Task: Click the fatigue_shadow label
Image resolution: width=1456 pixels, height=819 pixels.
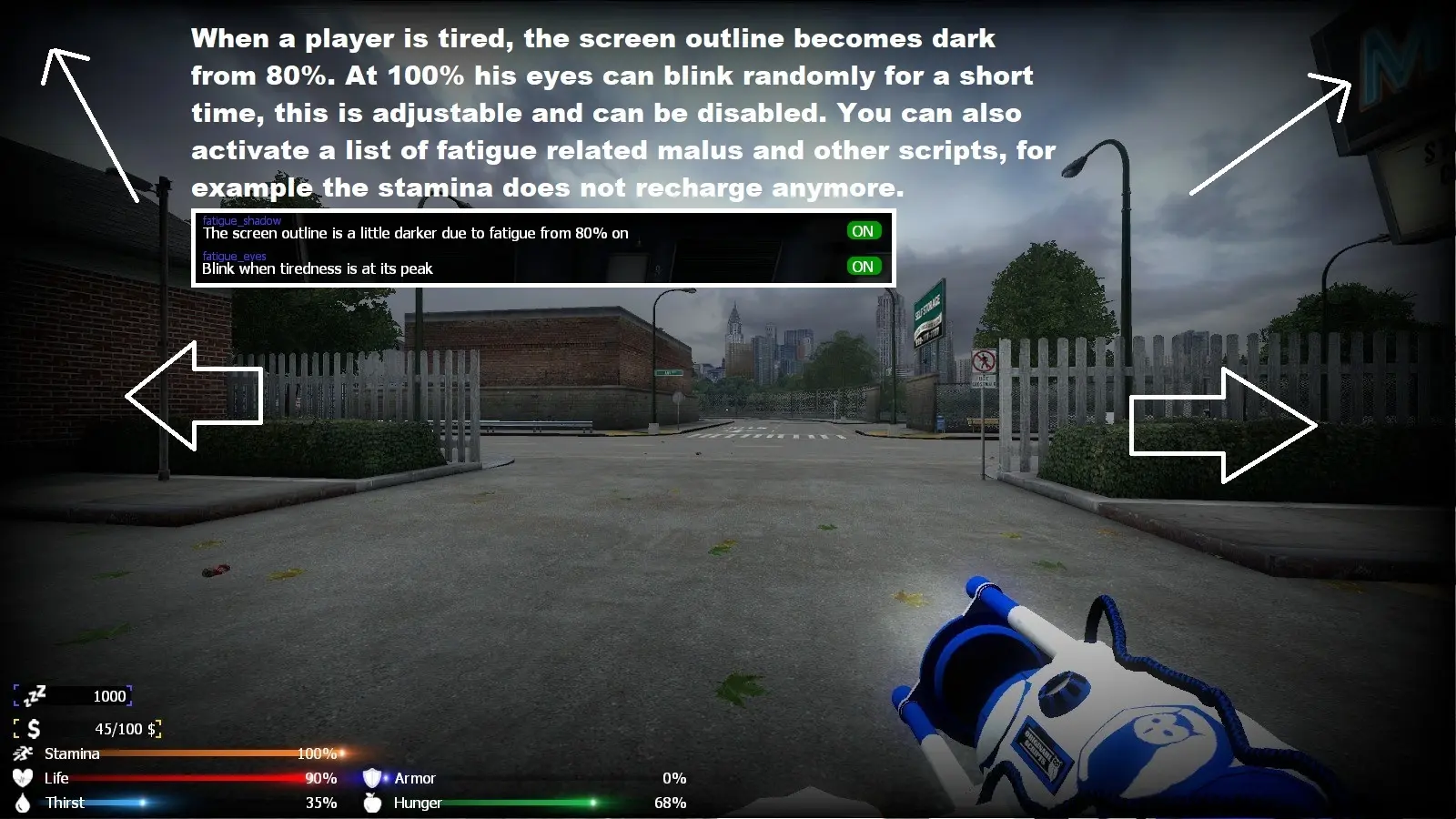Action: [x=241, y=220]
